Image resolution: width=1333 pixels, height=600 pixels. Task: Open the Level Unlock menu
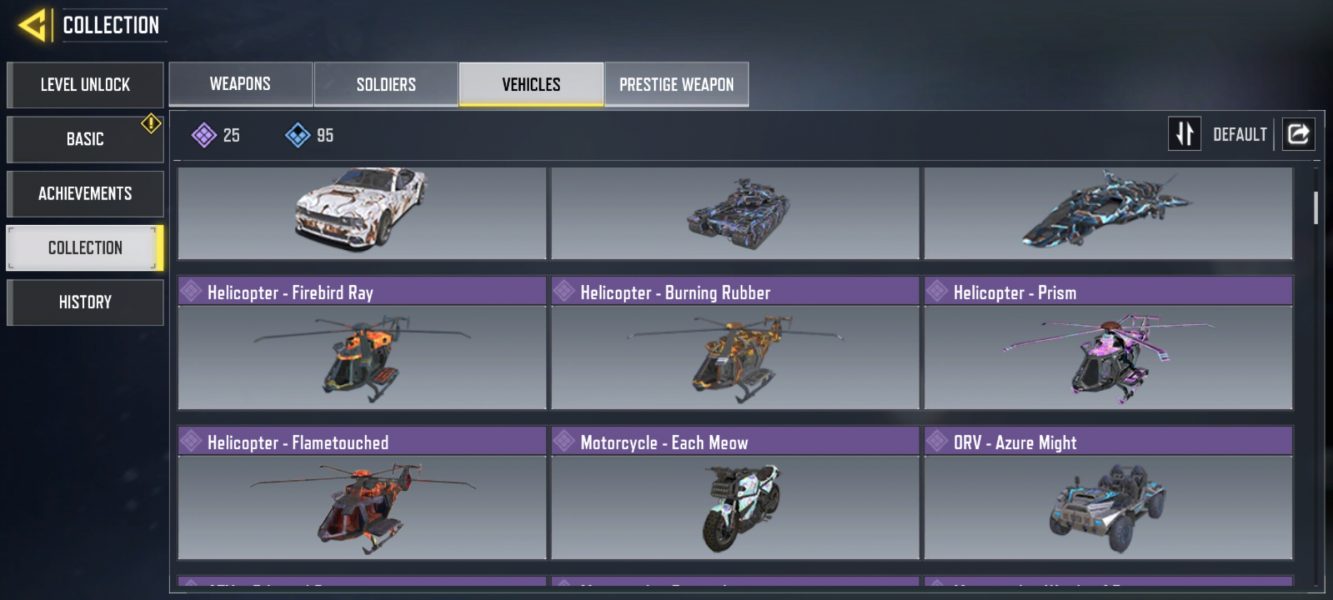[x=85, y=85]
